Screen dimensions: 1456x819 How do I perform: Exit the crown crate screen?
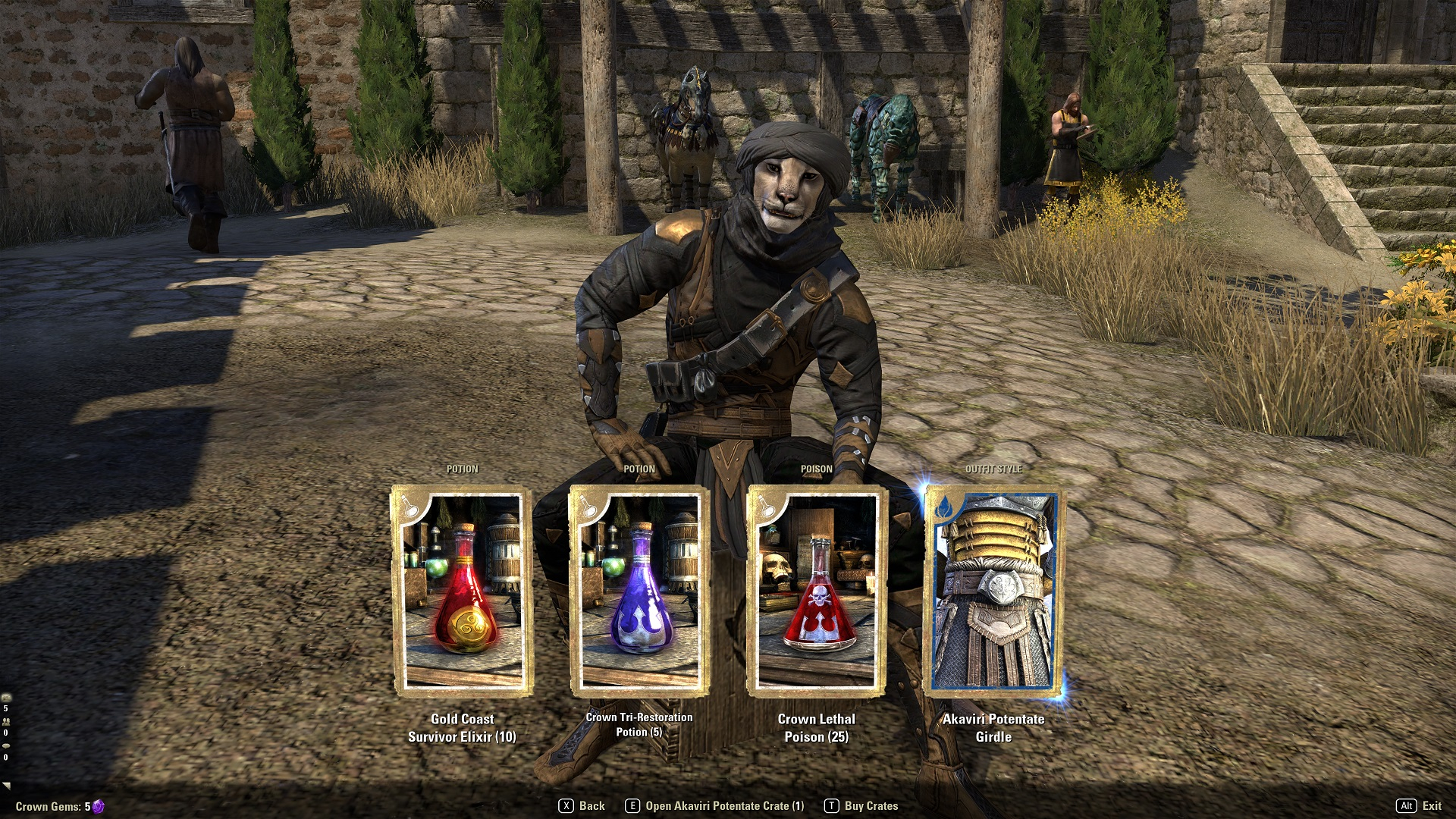[1420, 806]
